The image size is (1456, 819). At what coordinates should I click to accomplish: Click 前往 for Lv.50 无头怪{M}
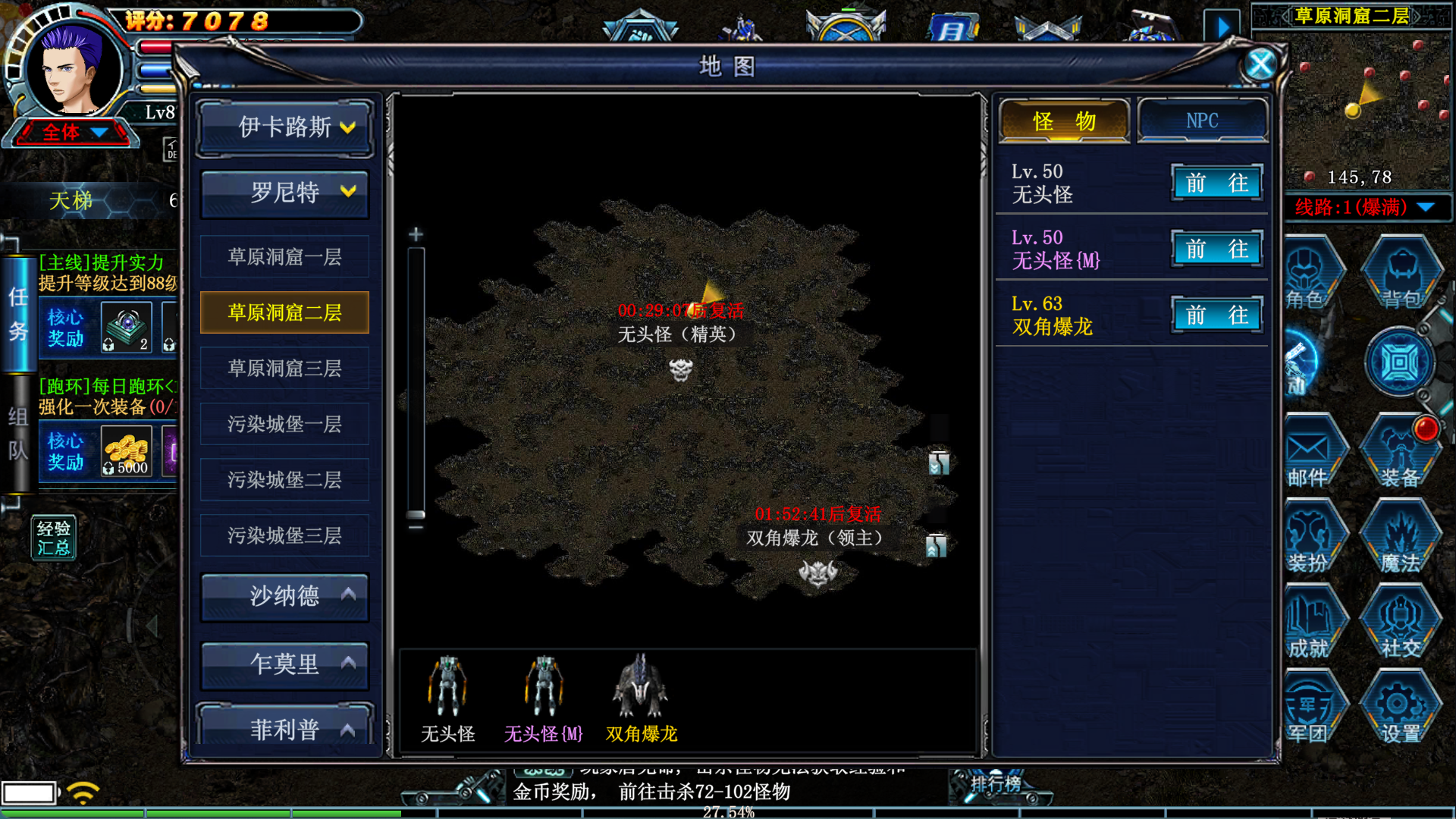point(1216,249)
